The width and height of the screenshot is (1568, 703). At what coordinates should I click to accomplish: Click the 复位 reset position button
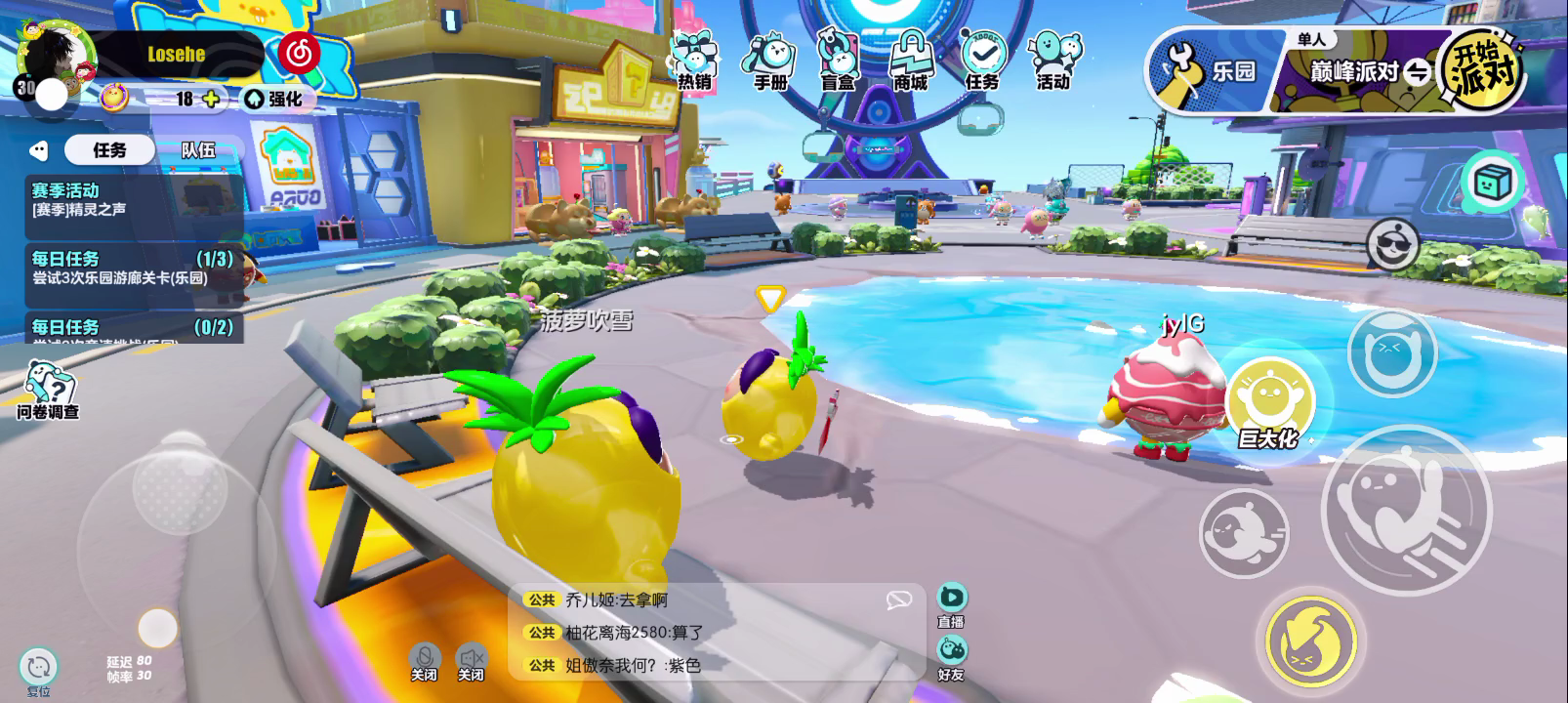pos(39,671)
